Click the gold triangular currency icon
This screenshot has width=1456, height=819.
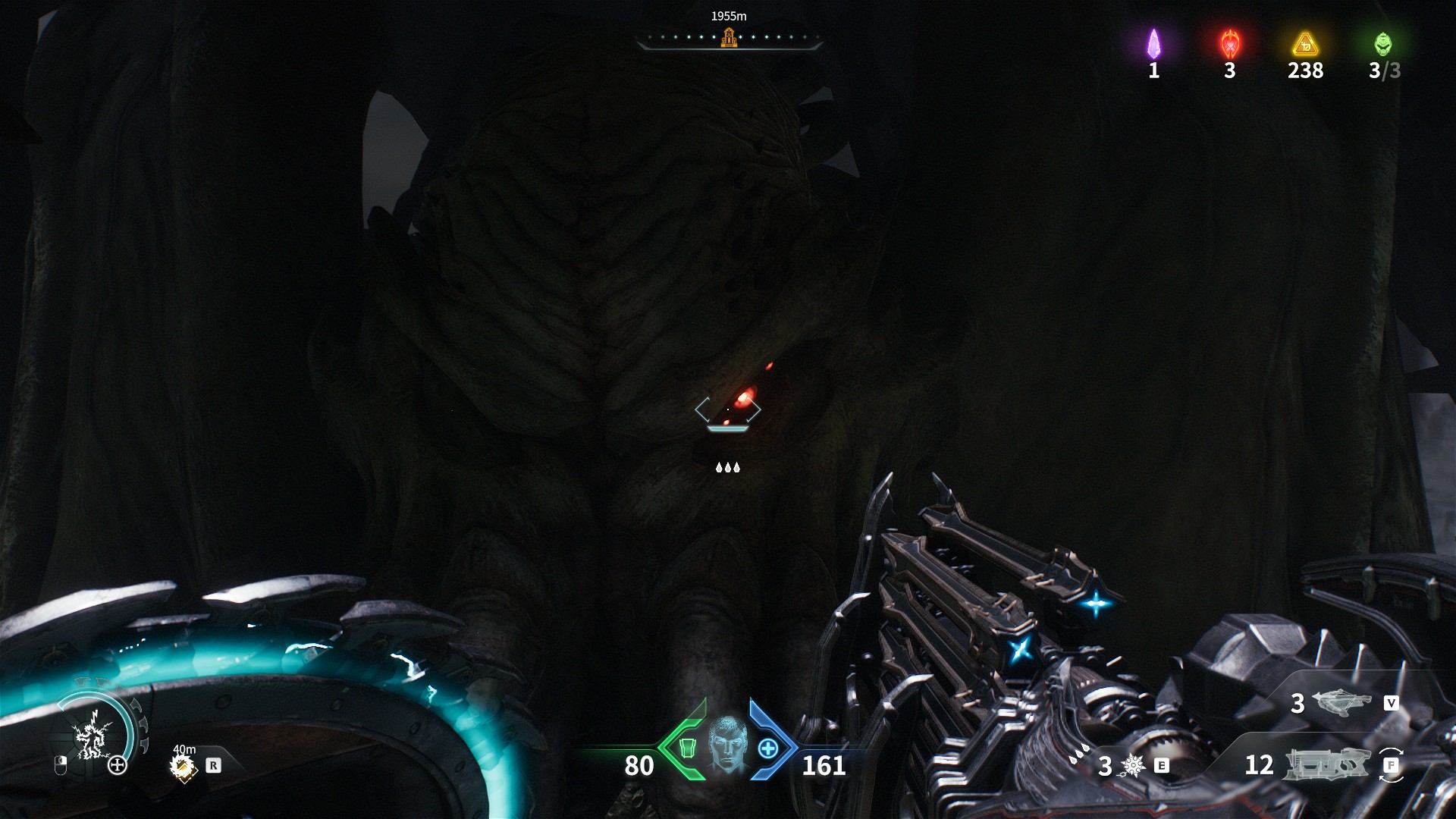tap(1304, 45)
